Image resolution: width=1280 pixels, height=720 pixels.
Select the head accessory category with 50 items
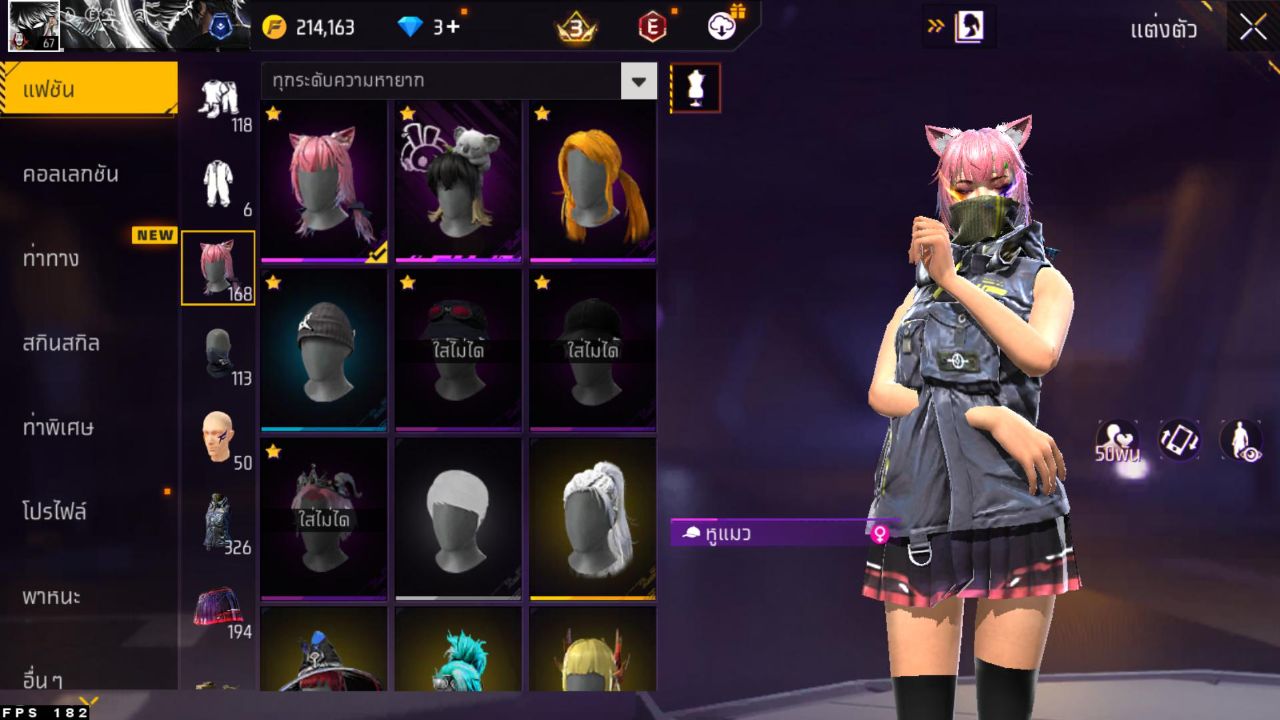pos(218,438)
